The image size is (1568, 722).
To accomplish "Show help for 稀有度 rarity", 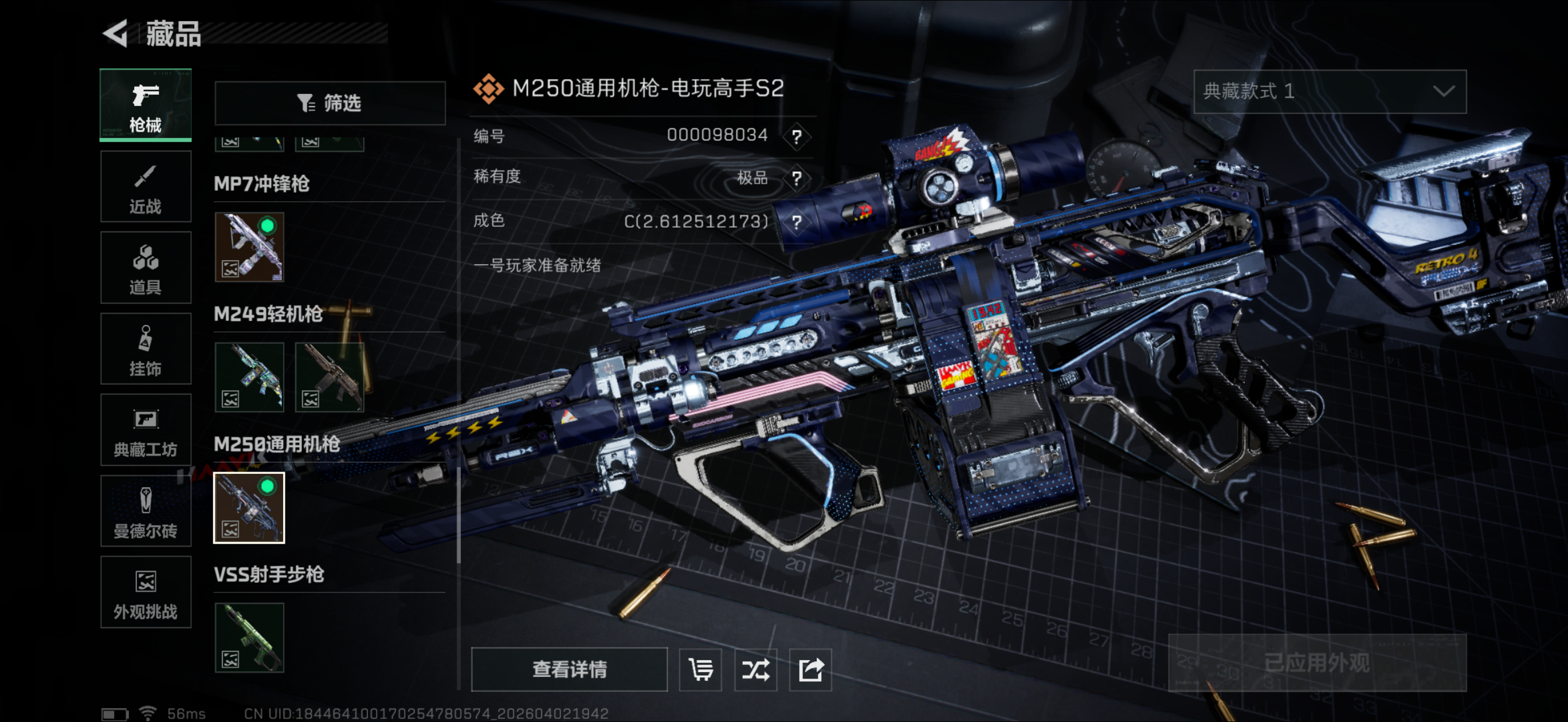I will click(797, 178).
